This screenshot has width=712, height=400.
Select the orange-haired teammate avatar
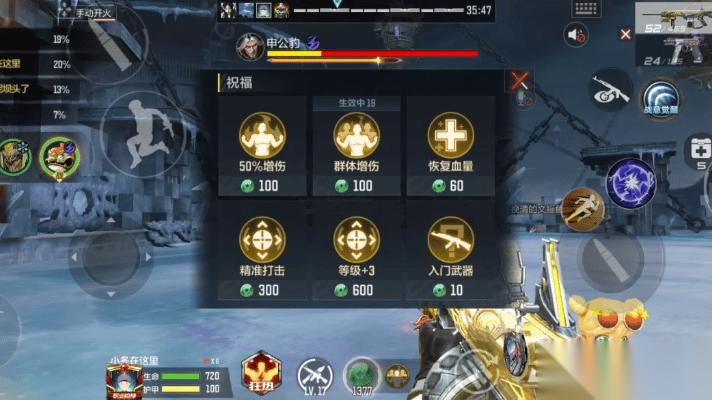point(57,157)
